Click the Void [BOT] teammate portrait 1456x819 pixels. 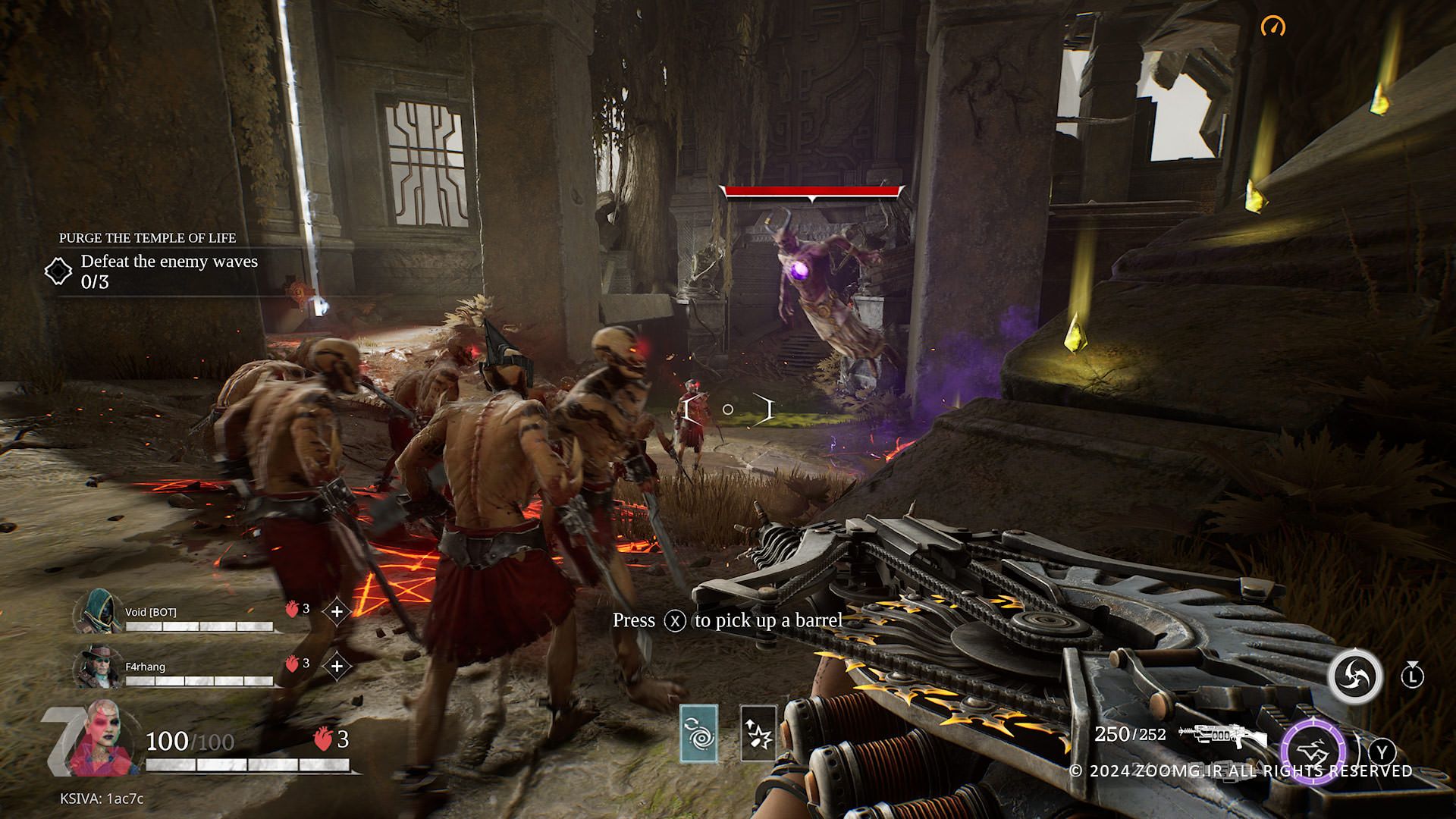pos(99,611)
